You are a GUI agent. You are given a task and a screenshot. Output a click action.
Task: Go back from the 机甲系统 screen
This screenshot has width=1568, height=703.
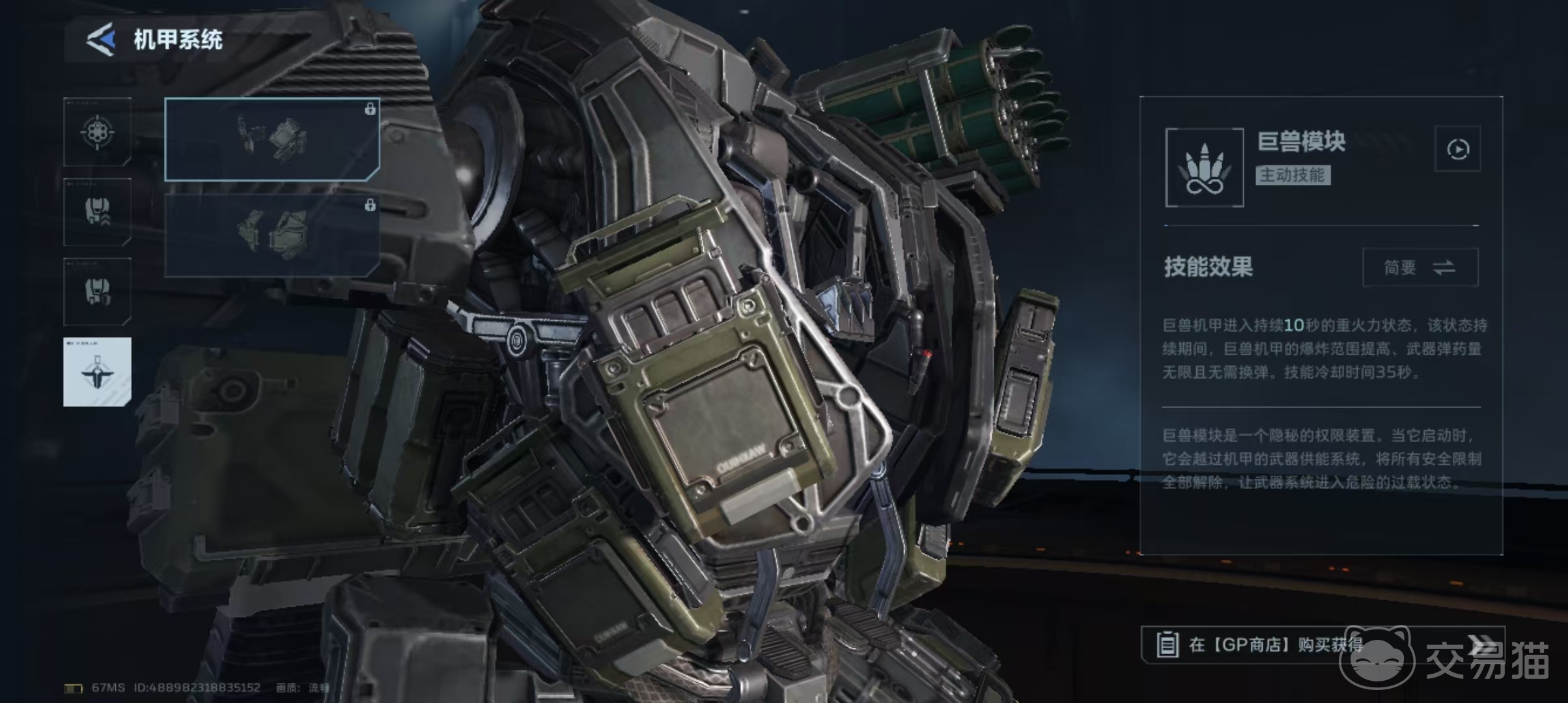click(102, 40)
